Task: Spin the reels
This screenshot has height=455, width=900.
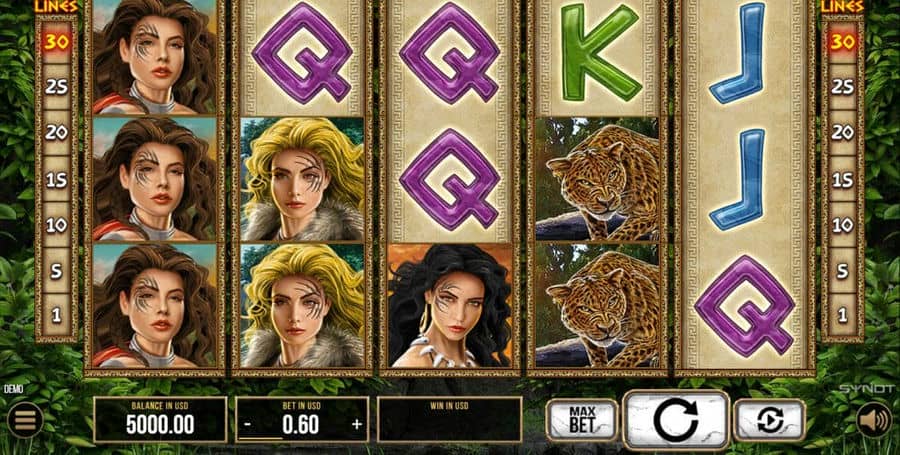Action: pos(675,418)
